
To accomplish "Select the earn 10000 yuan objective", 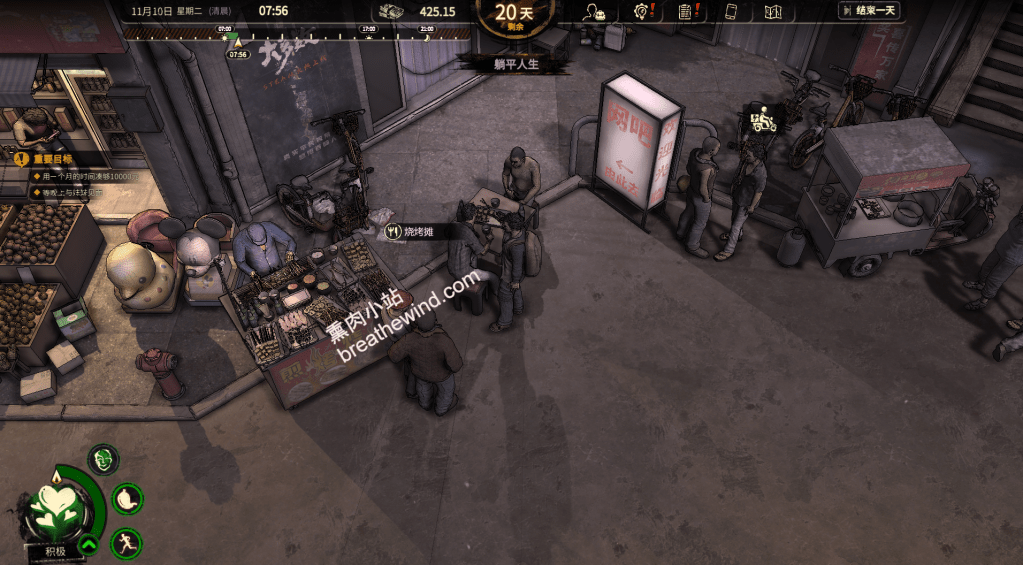I will click(82, 176).
